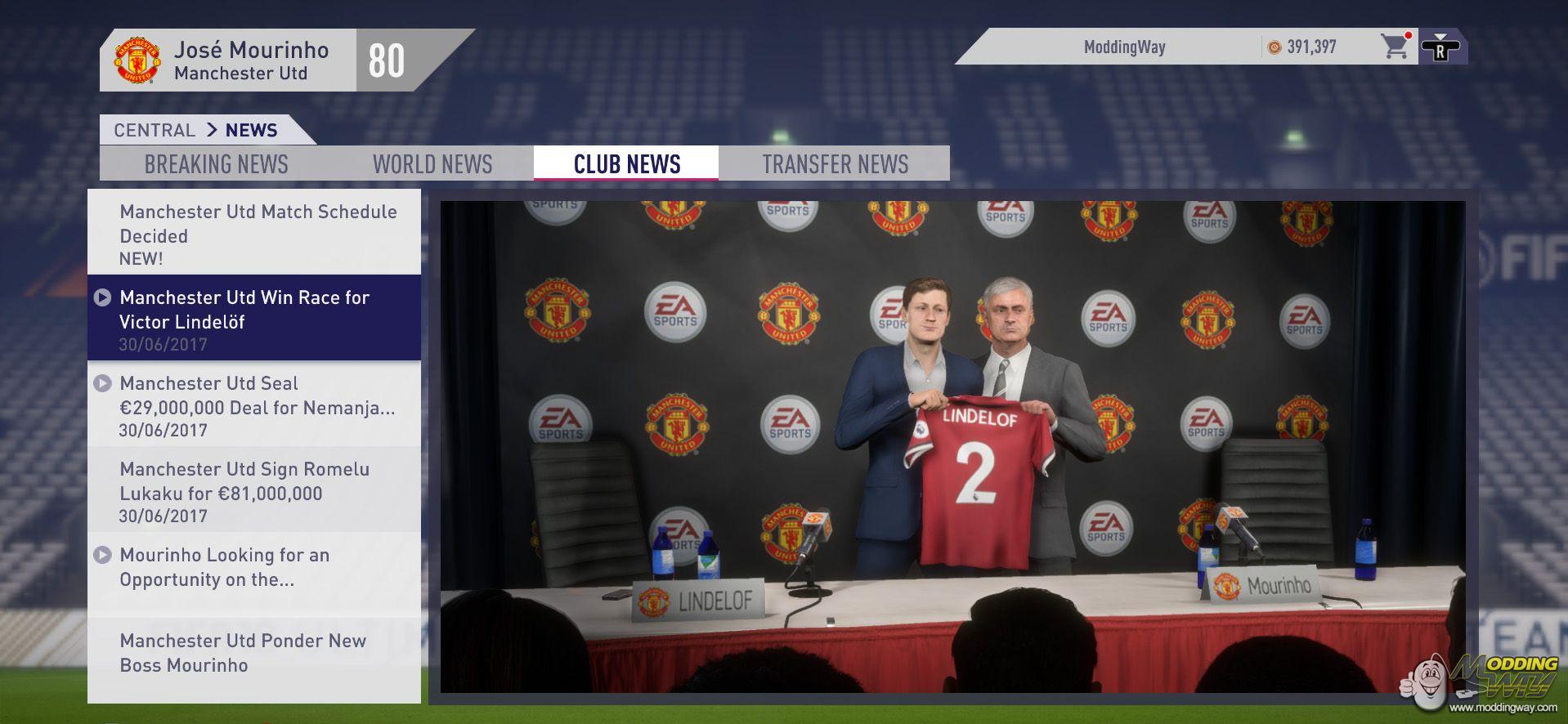Read the Nemanja €29,000,000 deal story
The height and width of the screenshot is (724, 1568).
pyautogui.click(x=254, y=404)
